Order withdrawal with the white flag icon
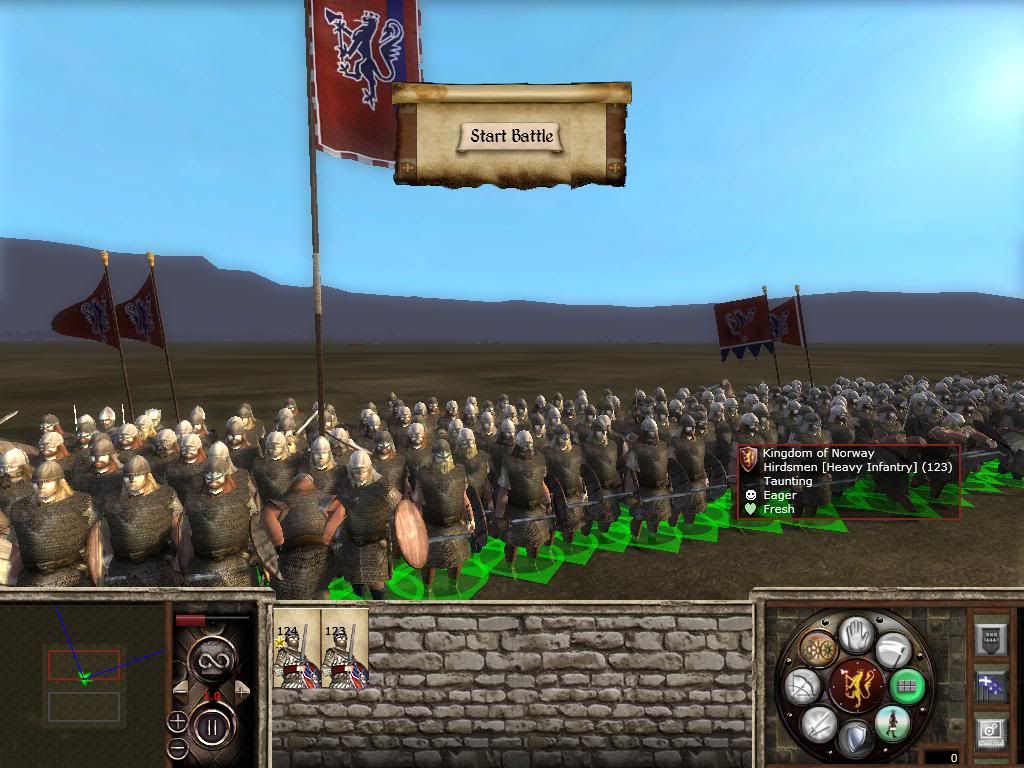Screen dimensions: 1024x768 tap(893, 650)
